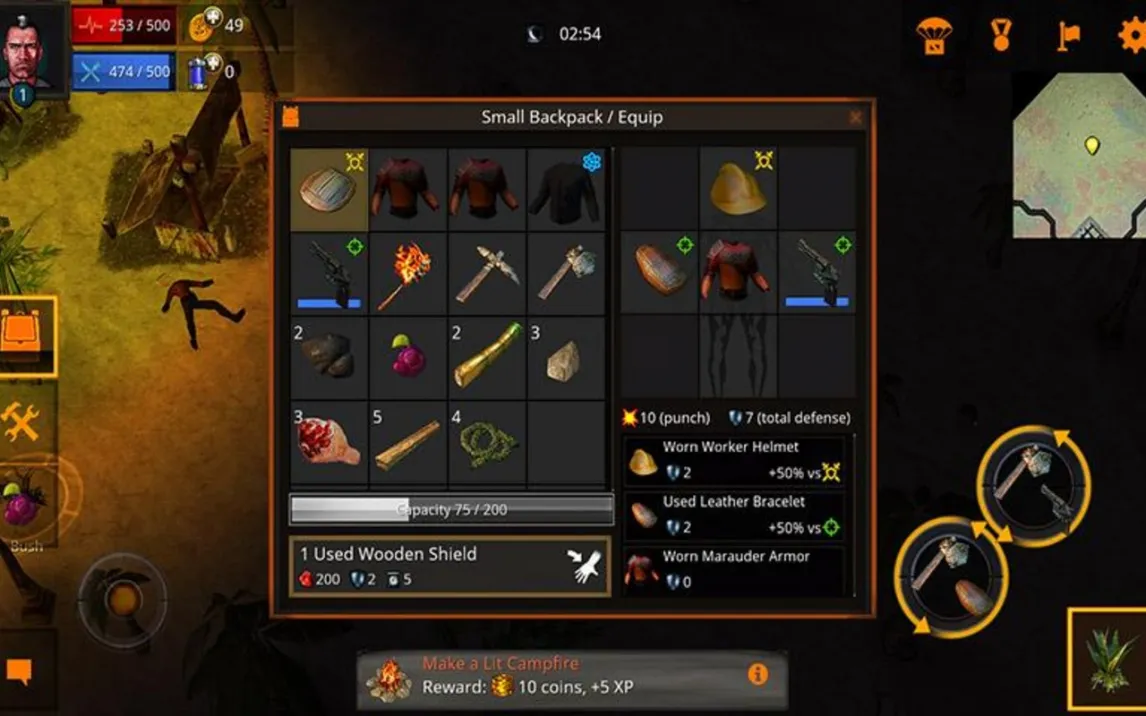Equip the Used Wooden Shield using hand button
1146x716 pixels.
pos(583,566)
